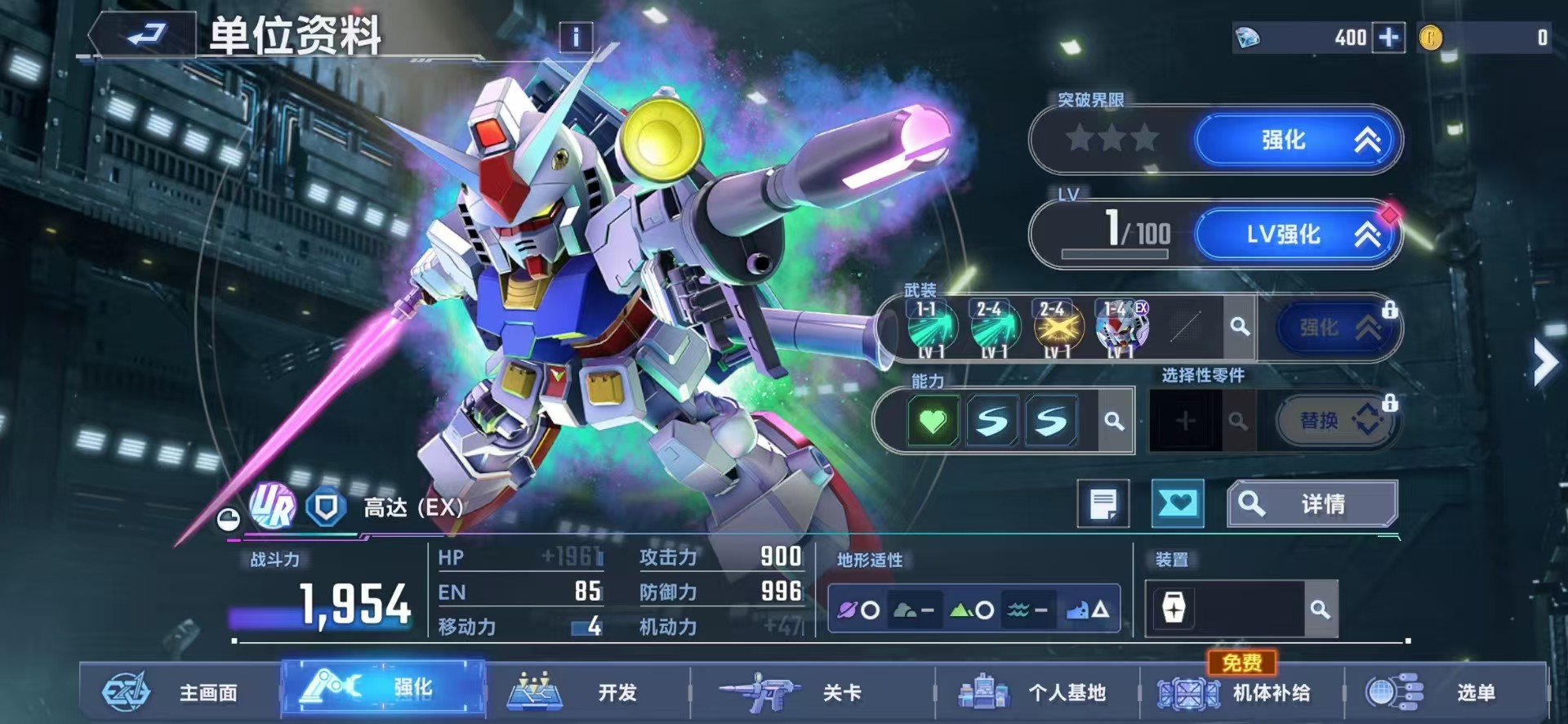Image resolution: width=1568 pixels, height=724 pixels.
Task: Select the green heart ability icon
Action: coord(933,419)
